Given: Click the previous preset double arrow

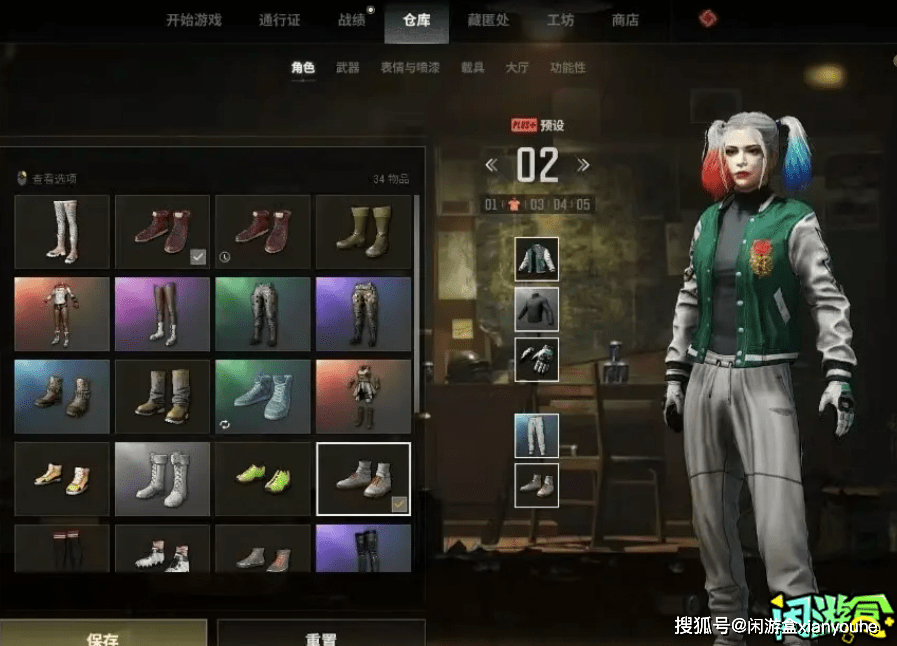Looking at the screenshot, I should 491,165.
